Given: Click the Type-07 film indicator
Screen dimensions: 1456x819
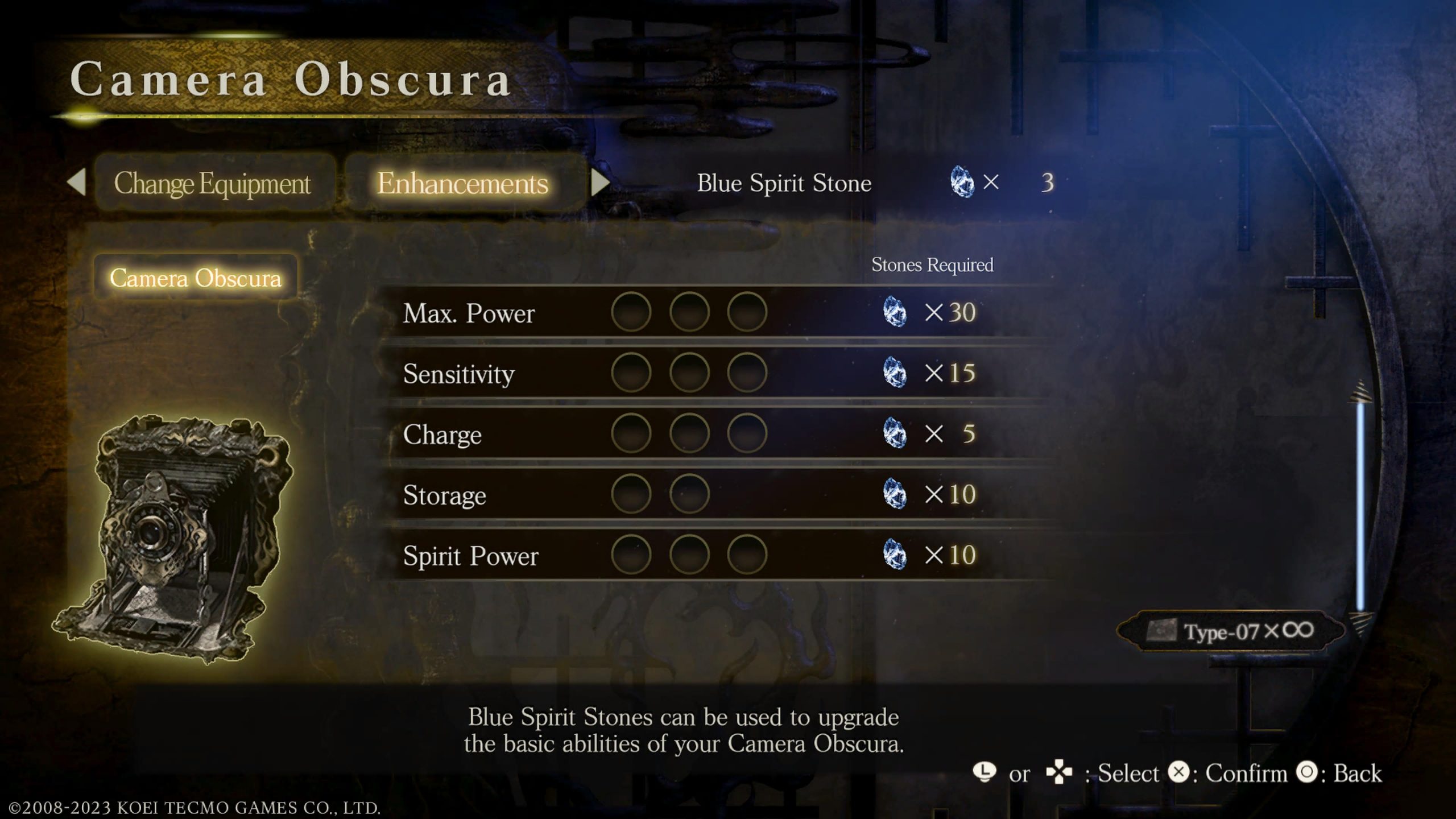Looking at the screenshot, I should click(x=1231, y=631).
